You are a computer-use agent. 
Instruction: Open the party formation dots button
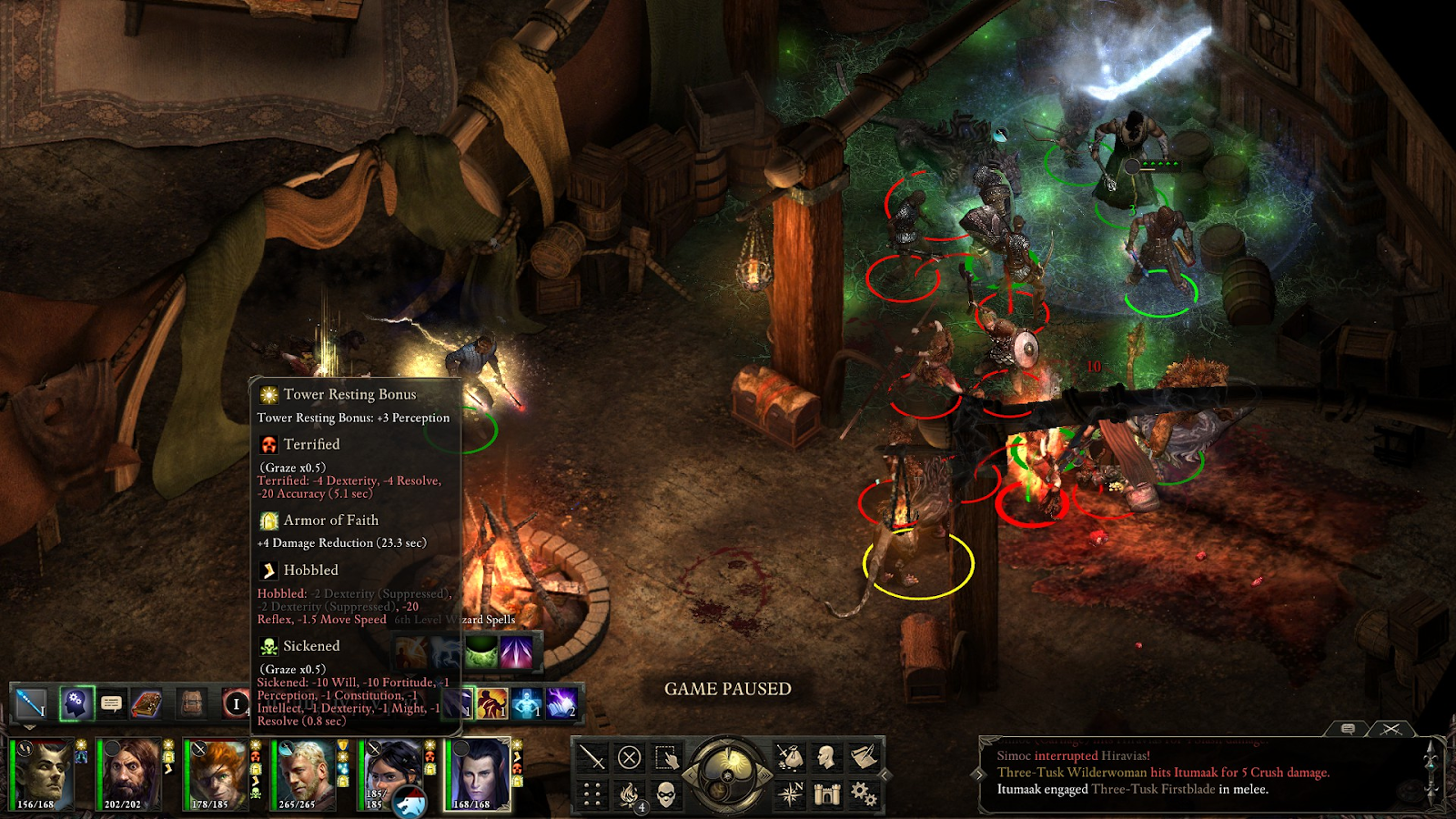pos(592,794)
